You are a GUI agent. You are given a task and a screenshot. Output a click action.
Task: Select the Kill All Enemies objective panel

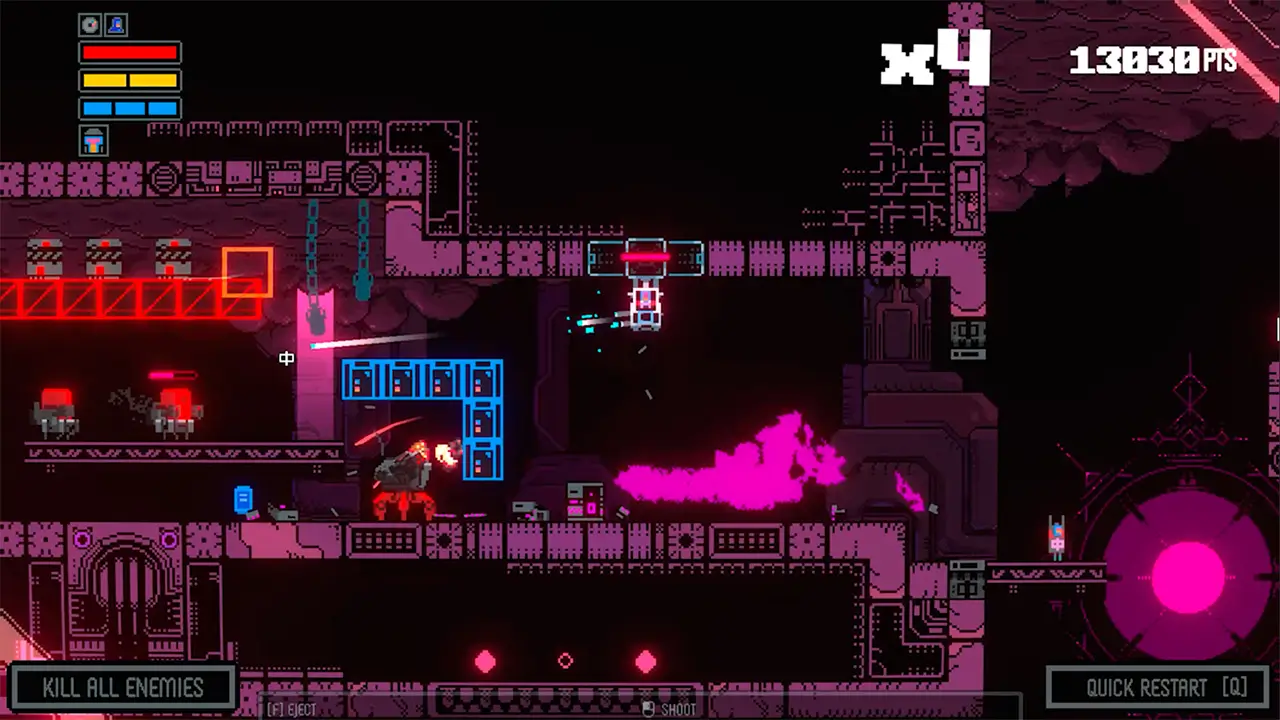123,688
